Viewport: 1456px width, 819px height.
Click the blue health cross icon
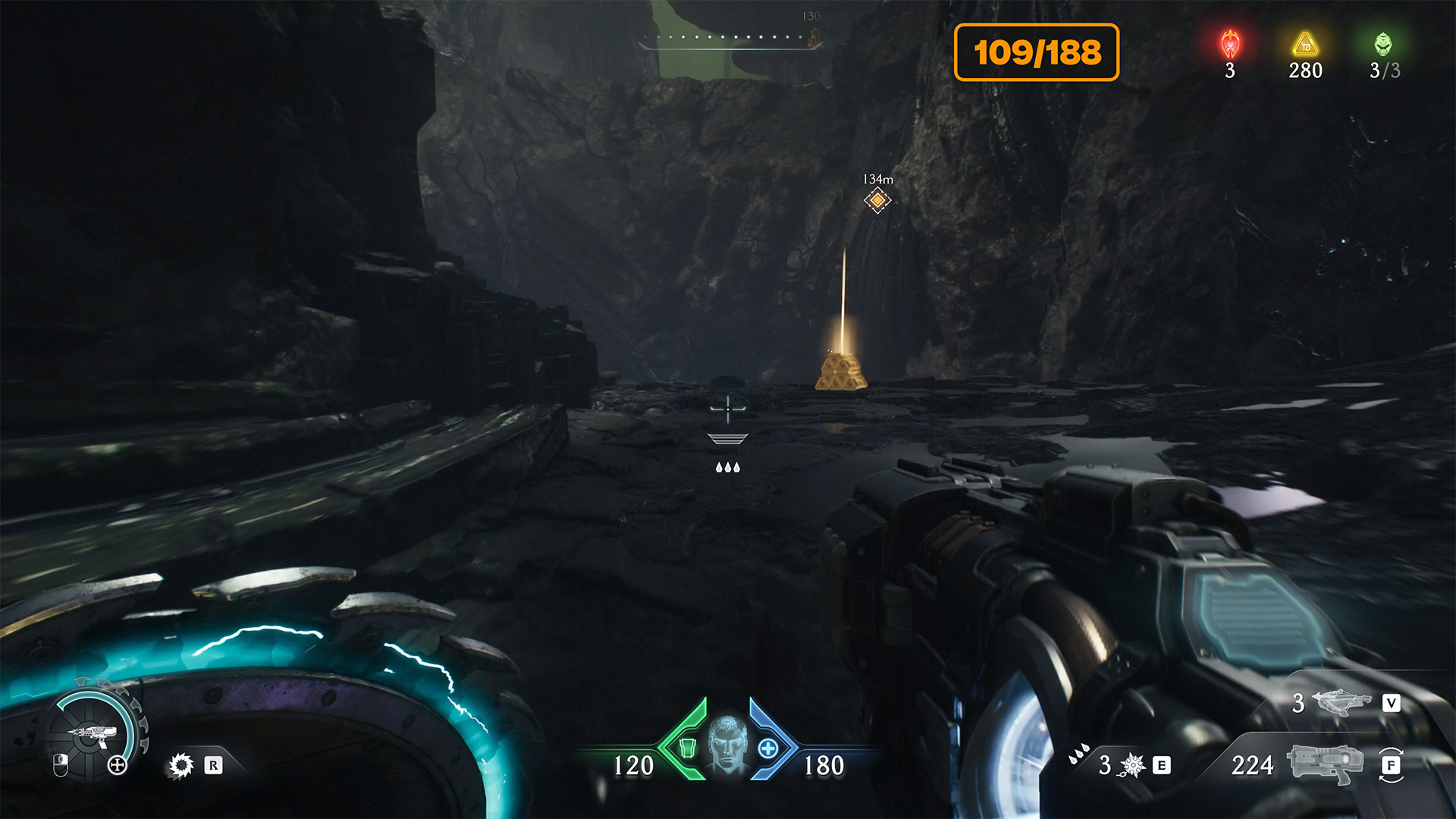(x=767, y=748)
